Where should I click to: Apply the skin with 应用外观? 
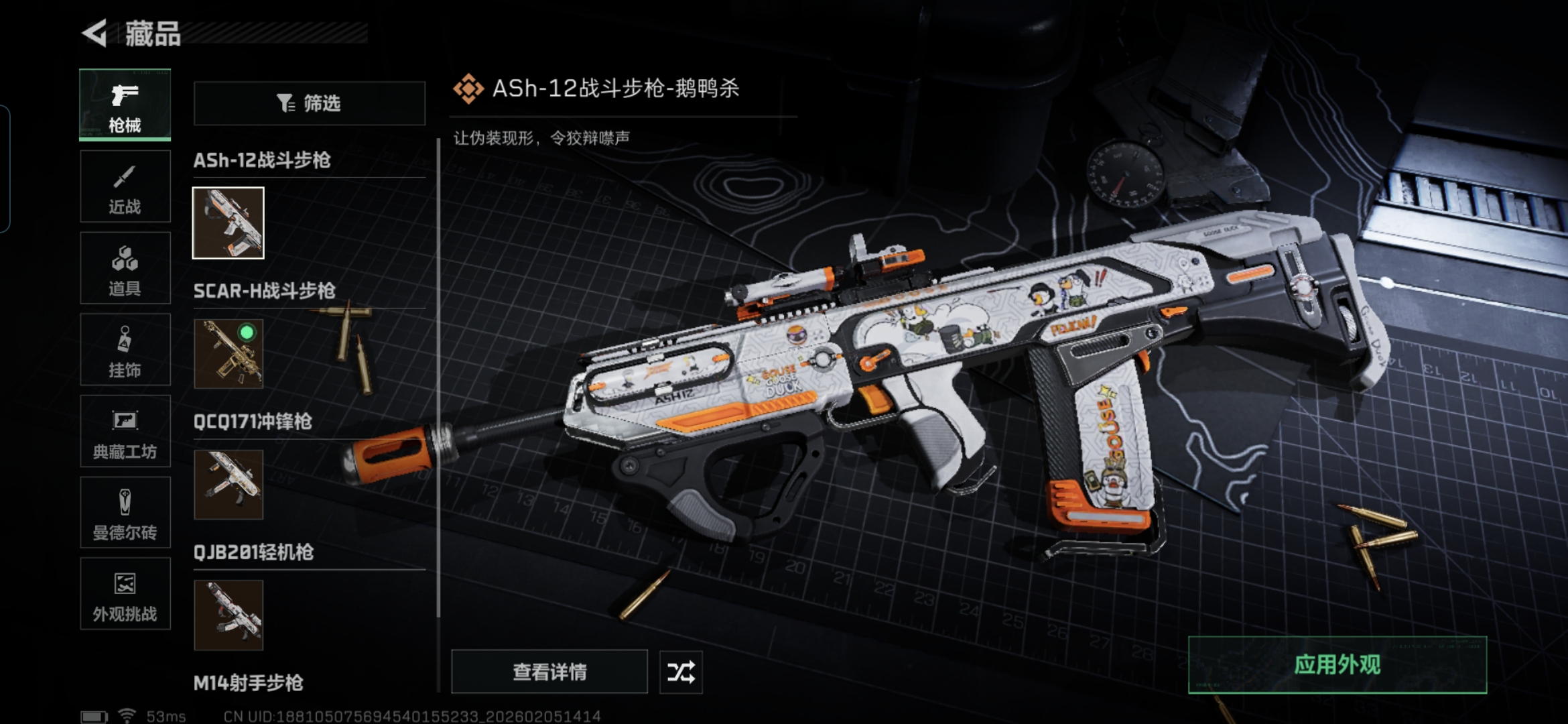pos(1337,665)
